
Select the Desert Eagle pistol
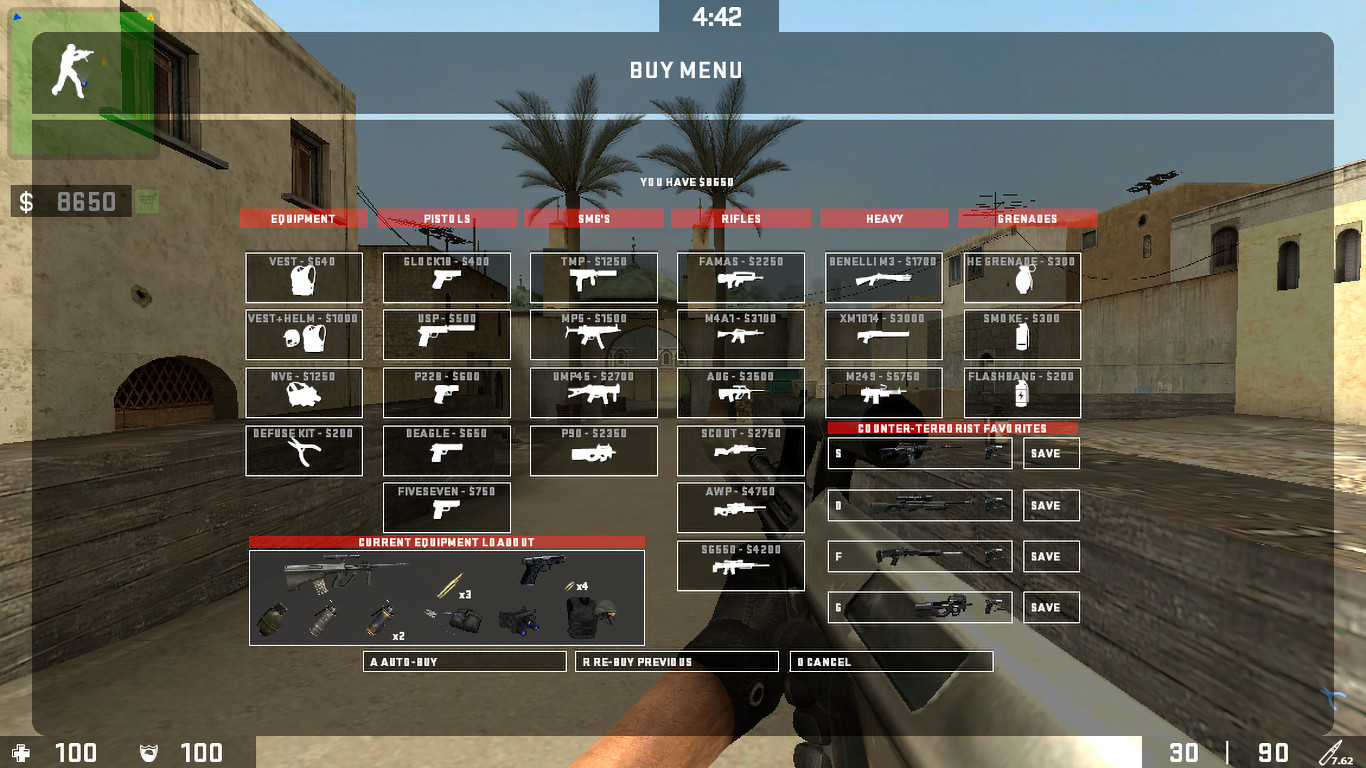(x=447, y=450)
